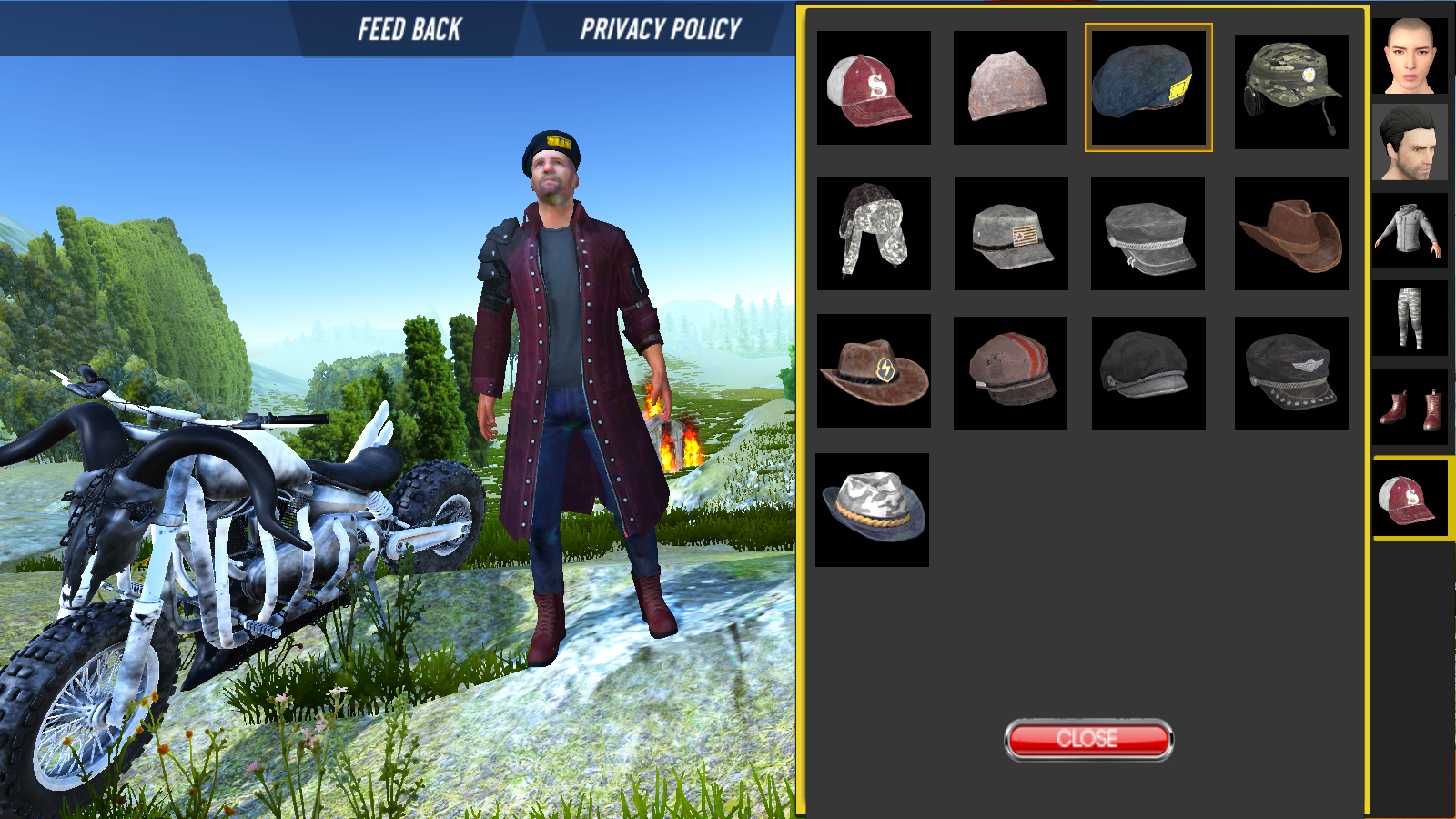
Task: Open the Privacy Policy link
Action: (661, 29)
